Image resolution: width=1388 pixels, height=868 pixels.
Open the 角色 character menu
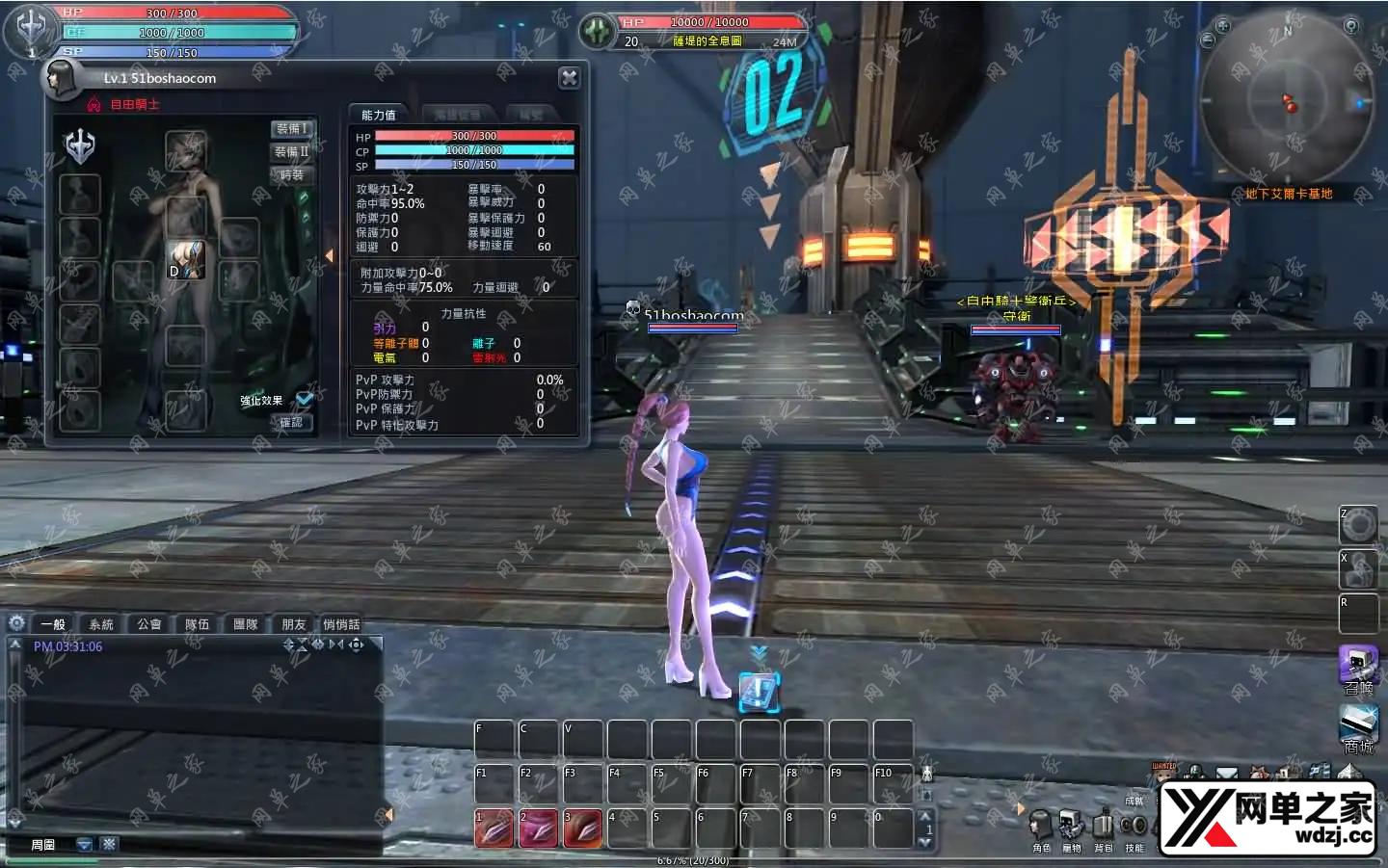click(x=1041, y=828)
